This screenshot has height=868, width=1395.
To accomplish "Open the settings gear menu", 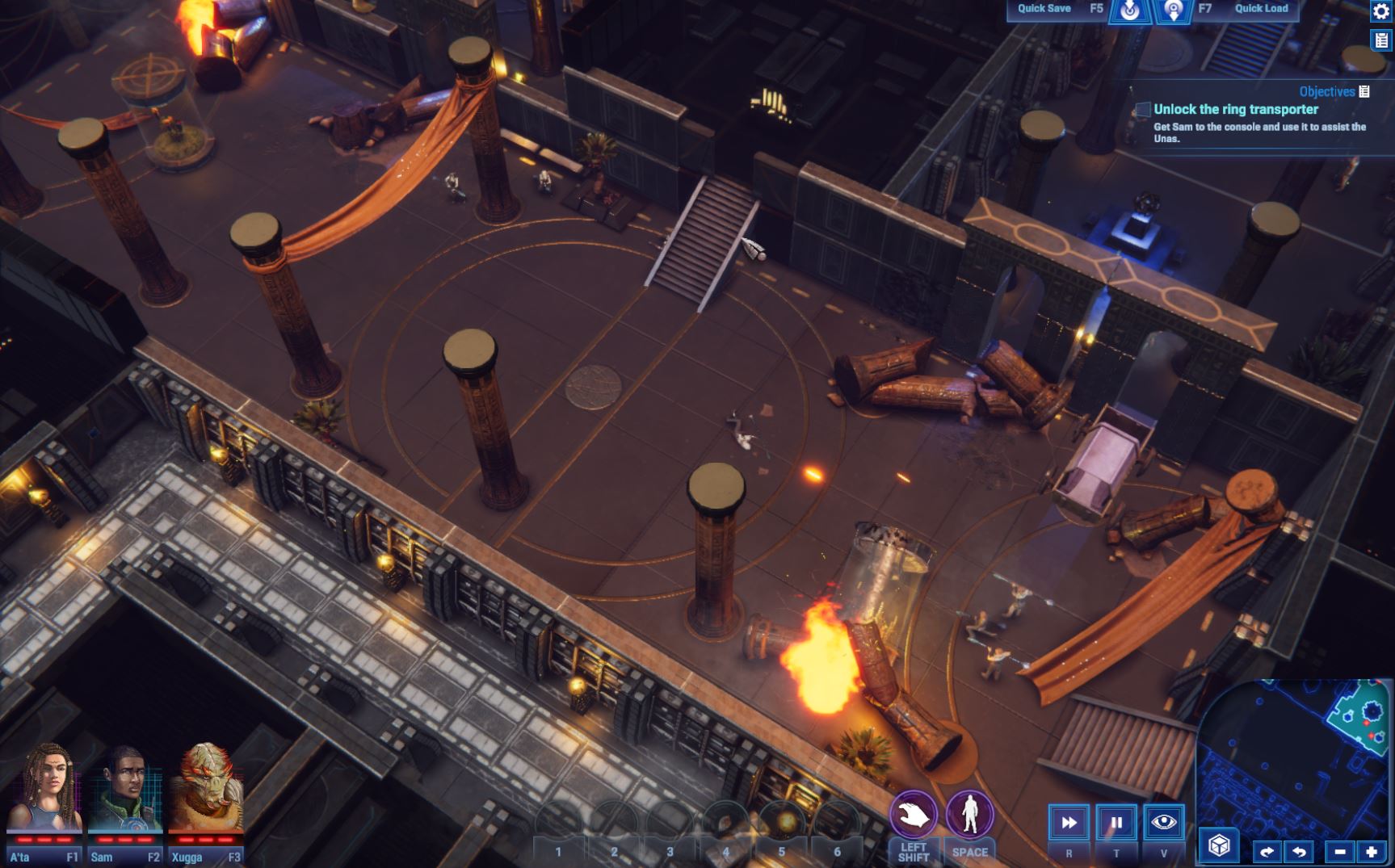I will point(1380,10).
